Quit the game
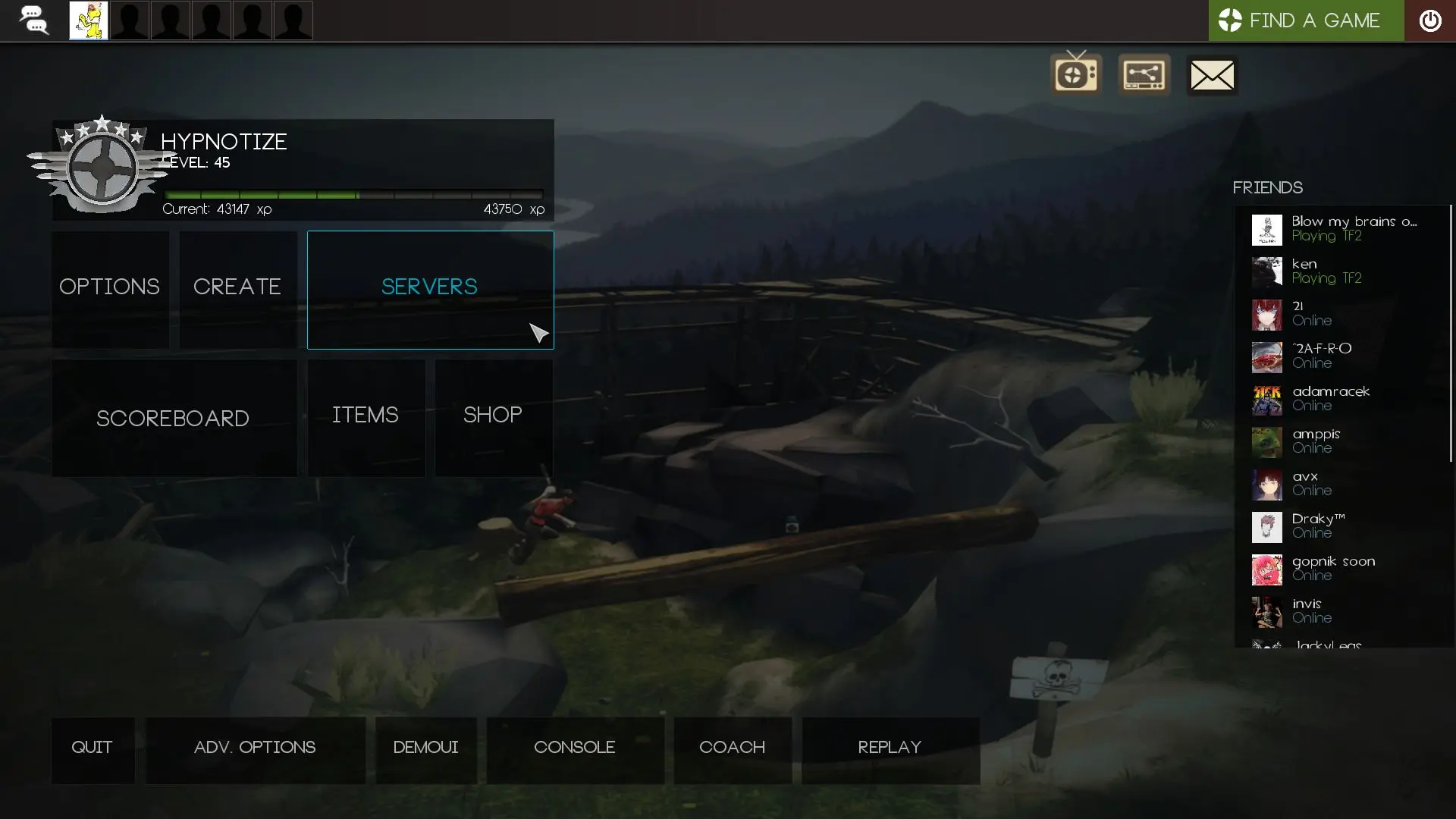 click(x=93, y=748)
